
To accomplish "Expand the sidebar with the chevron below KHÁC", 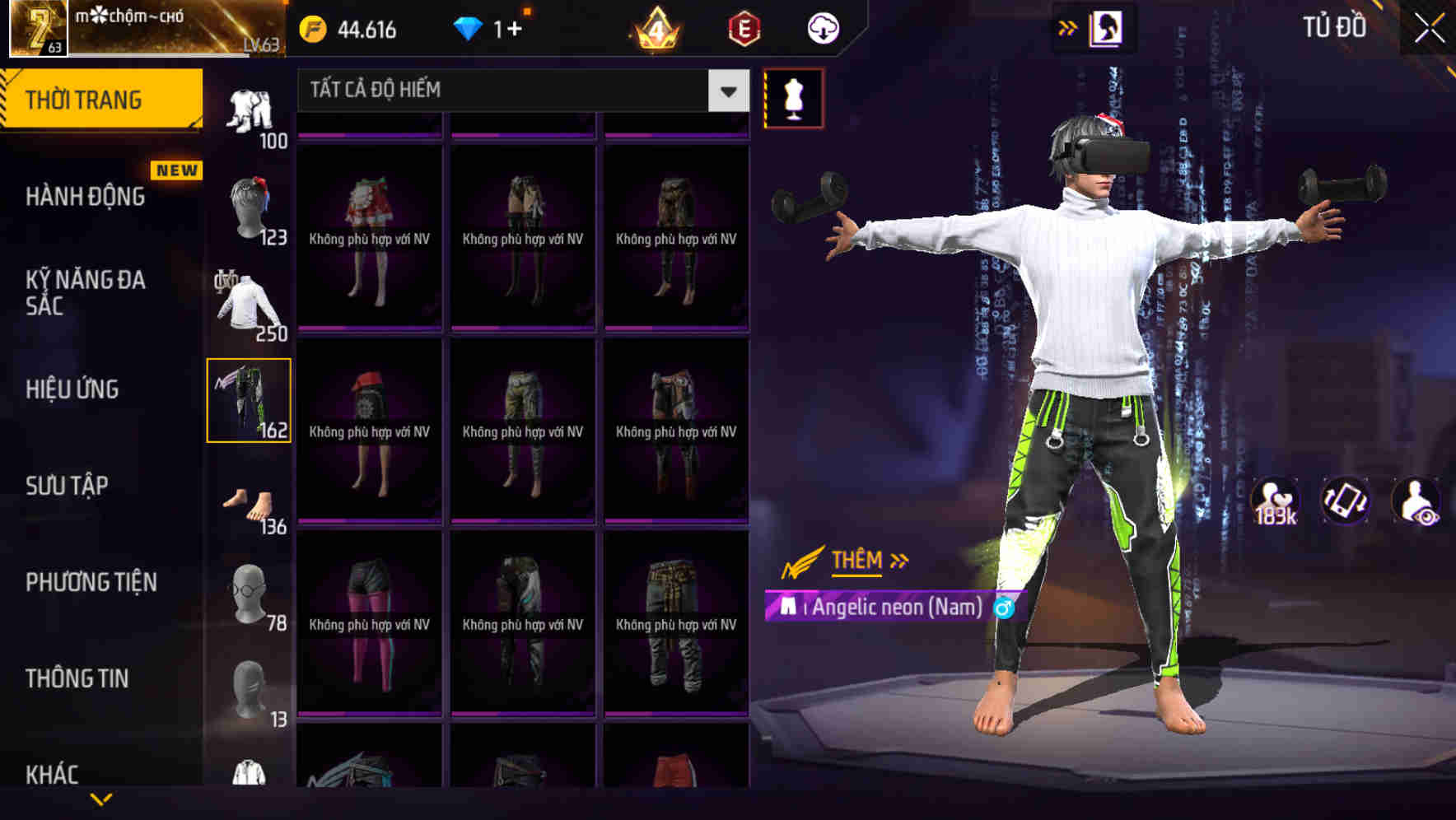I will pyautogui.click(x=101, y=799).
